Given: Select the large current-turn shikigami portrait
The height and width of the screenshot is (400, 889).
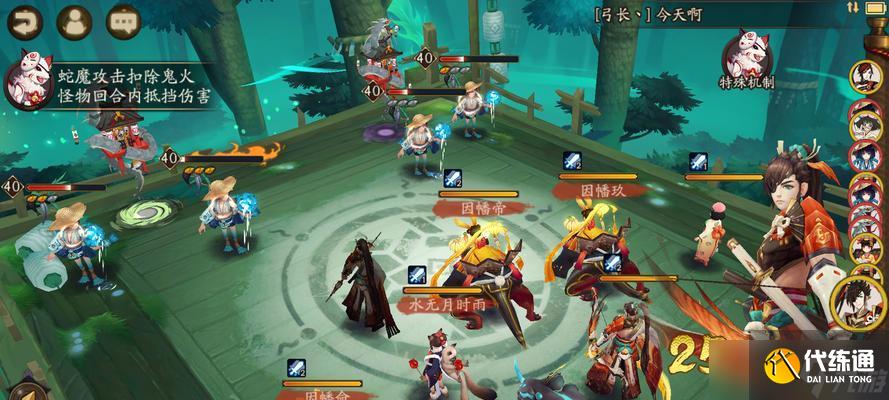Looking at the screenshot, I should (x=859, y=303).
